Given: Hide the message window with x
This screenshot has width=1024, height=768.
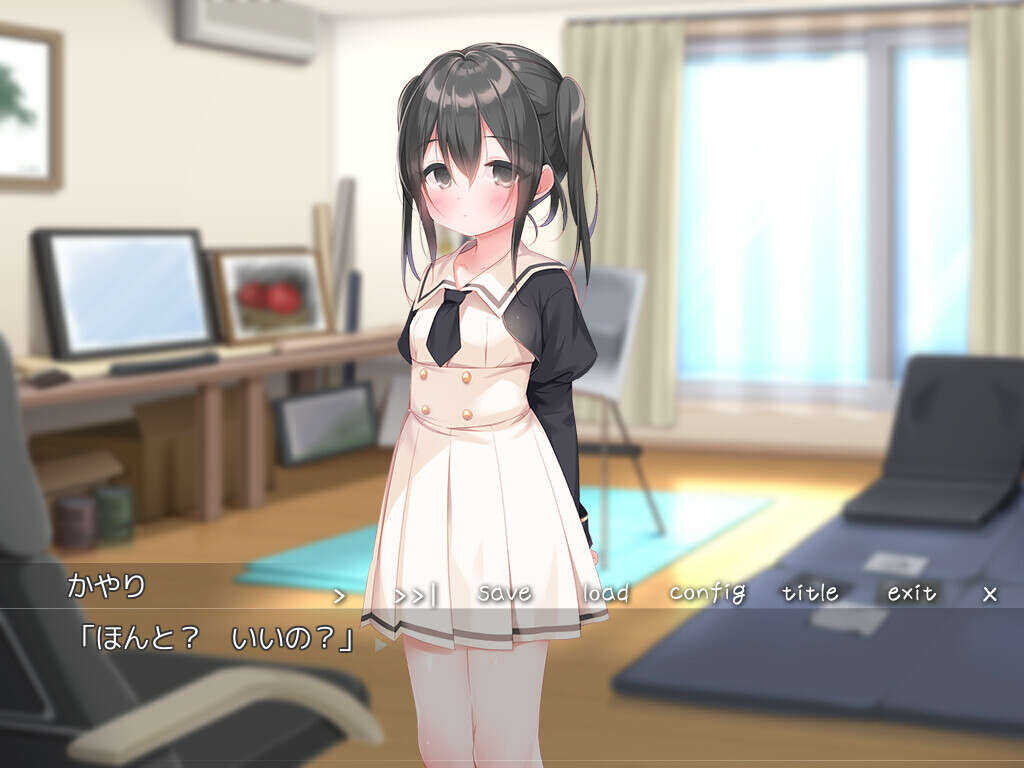Looking at the screenshot, I should coord(990,594).
